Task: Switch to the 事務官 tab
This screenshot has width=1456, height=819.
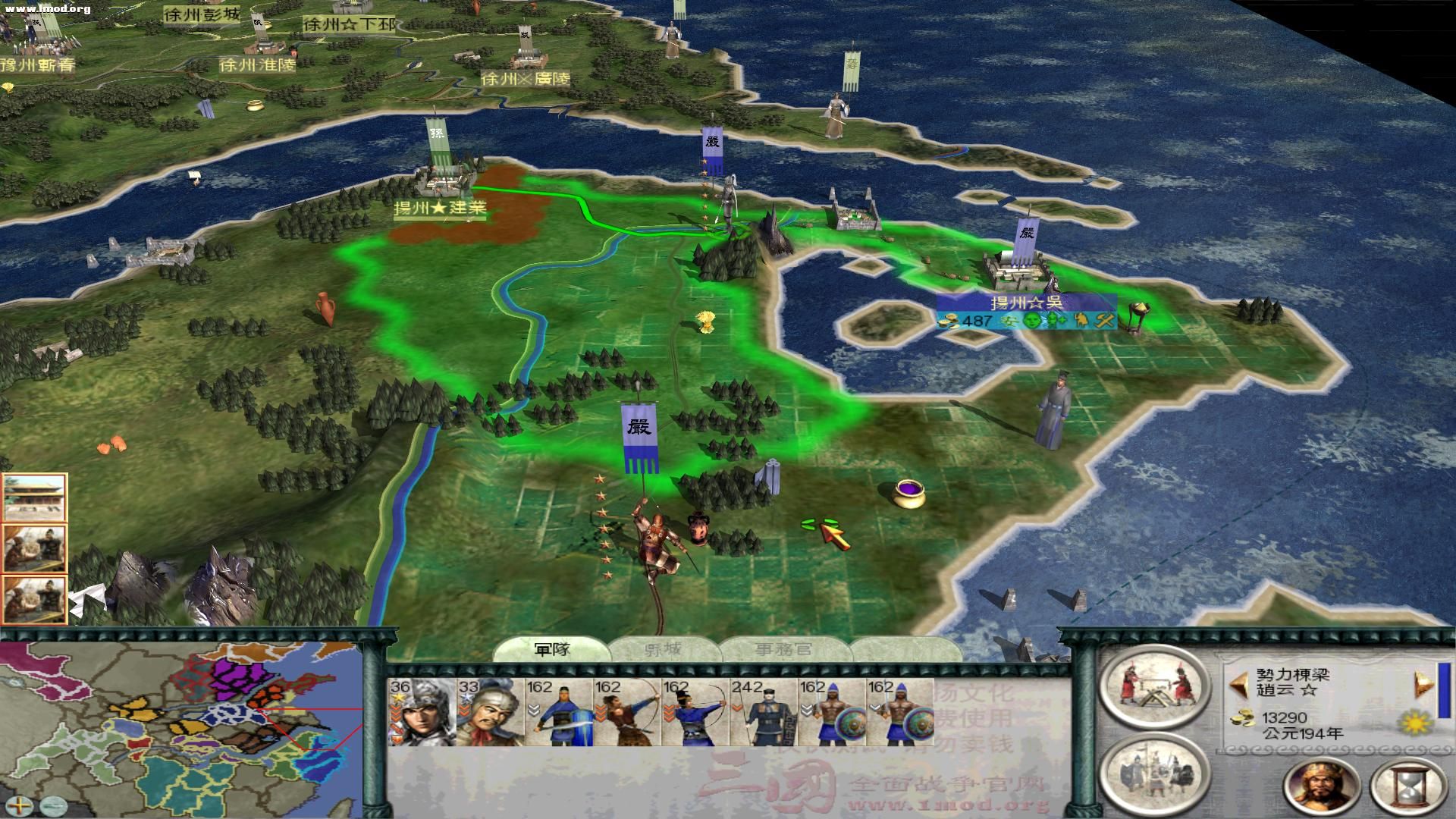Action: pyautogui.click(x=781, y=648)
